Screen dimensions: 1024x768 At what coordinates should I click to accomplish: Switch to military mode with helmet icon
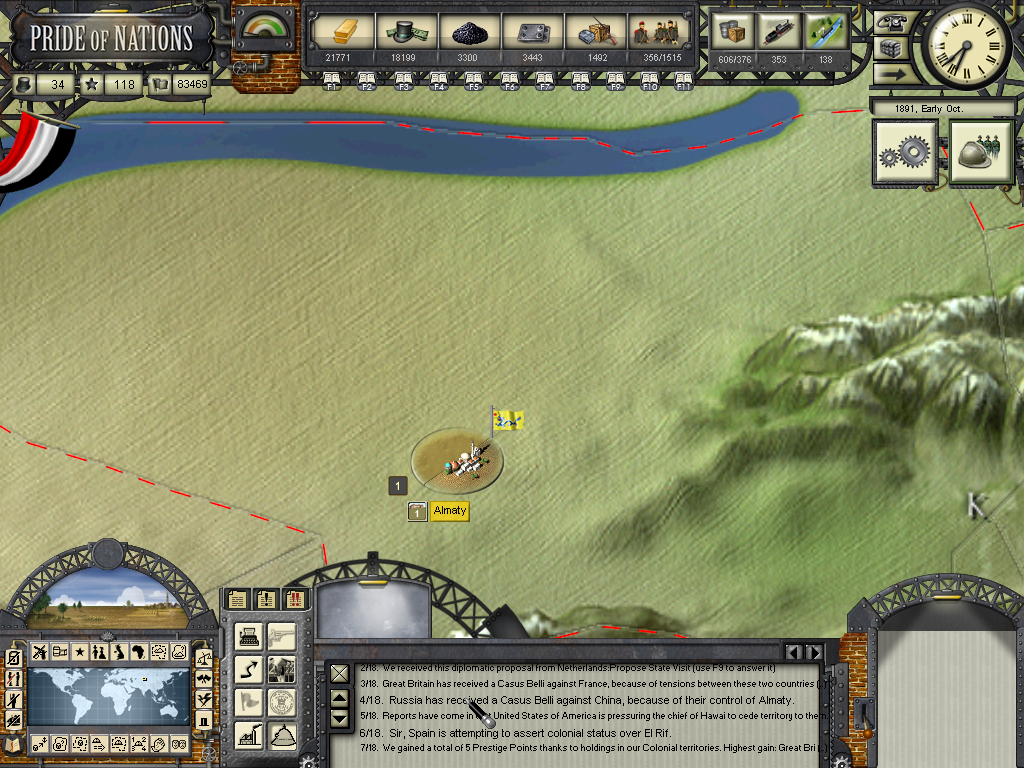click(x=981, y=153)
